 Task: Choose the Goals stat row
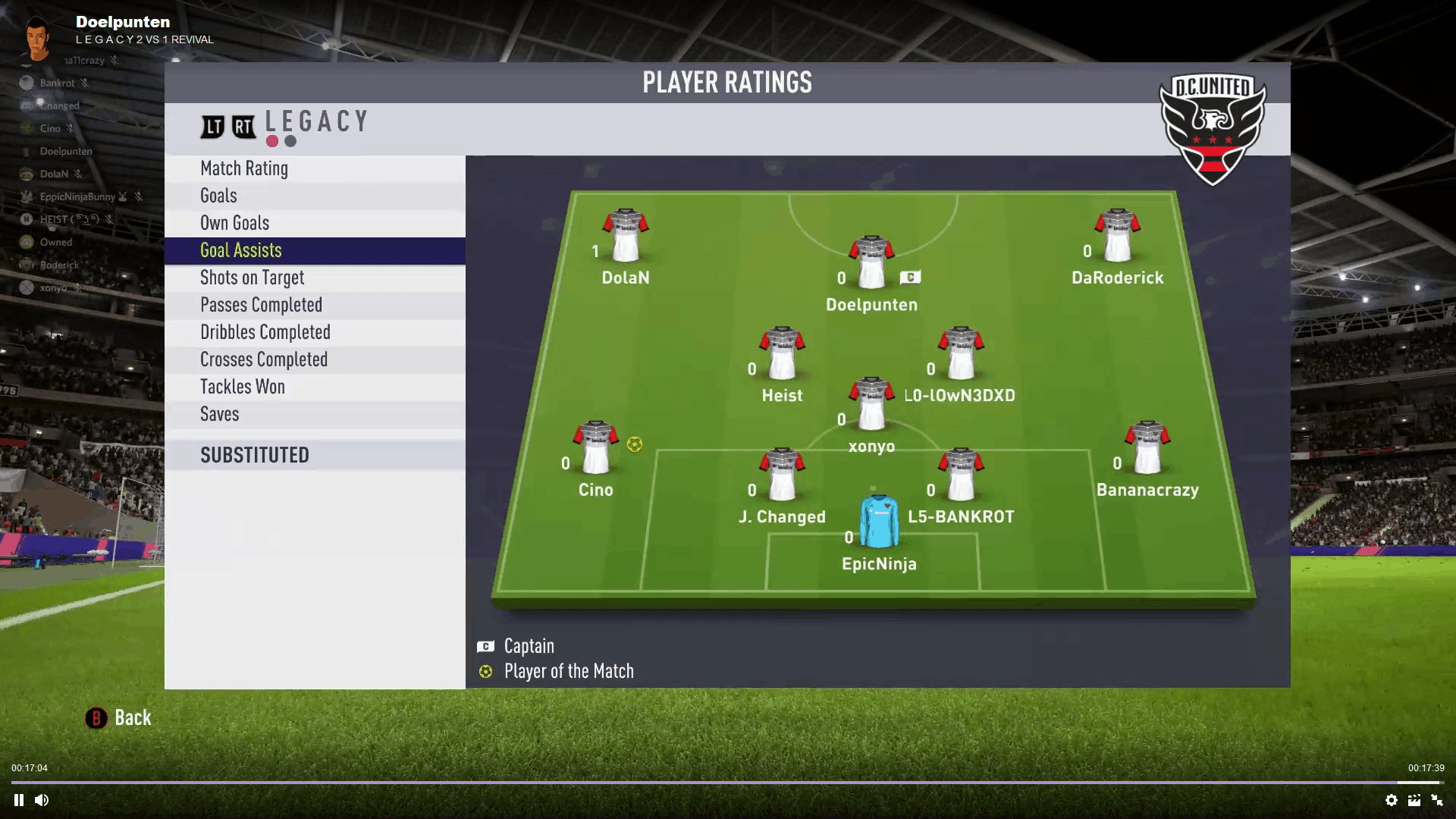click(219, 196)
